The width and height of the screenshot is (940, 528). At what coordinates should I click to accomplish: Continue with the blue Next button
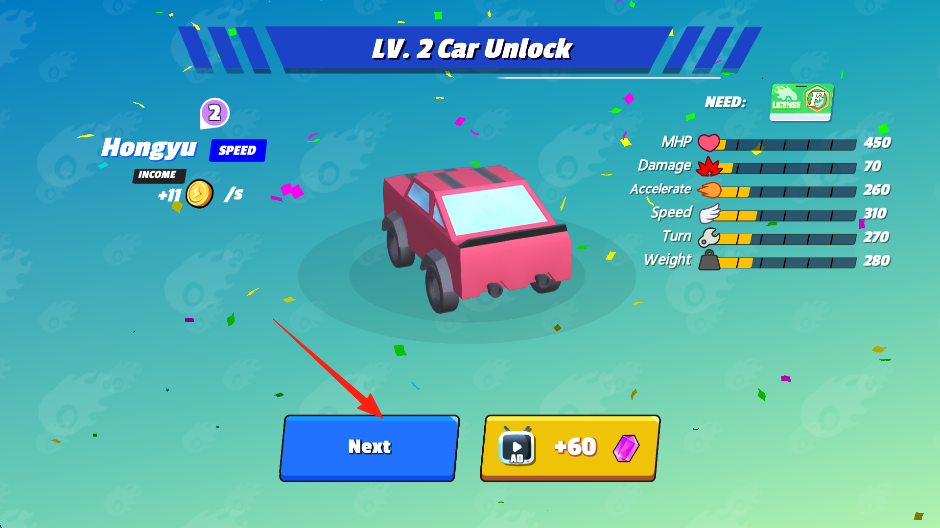[x=369, y=447]
